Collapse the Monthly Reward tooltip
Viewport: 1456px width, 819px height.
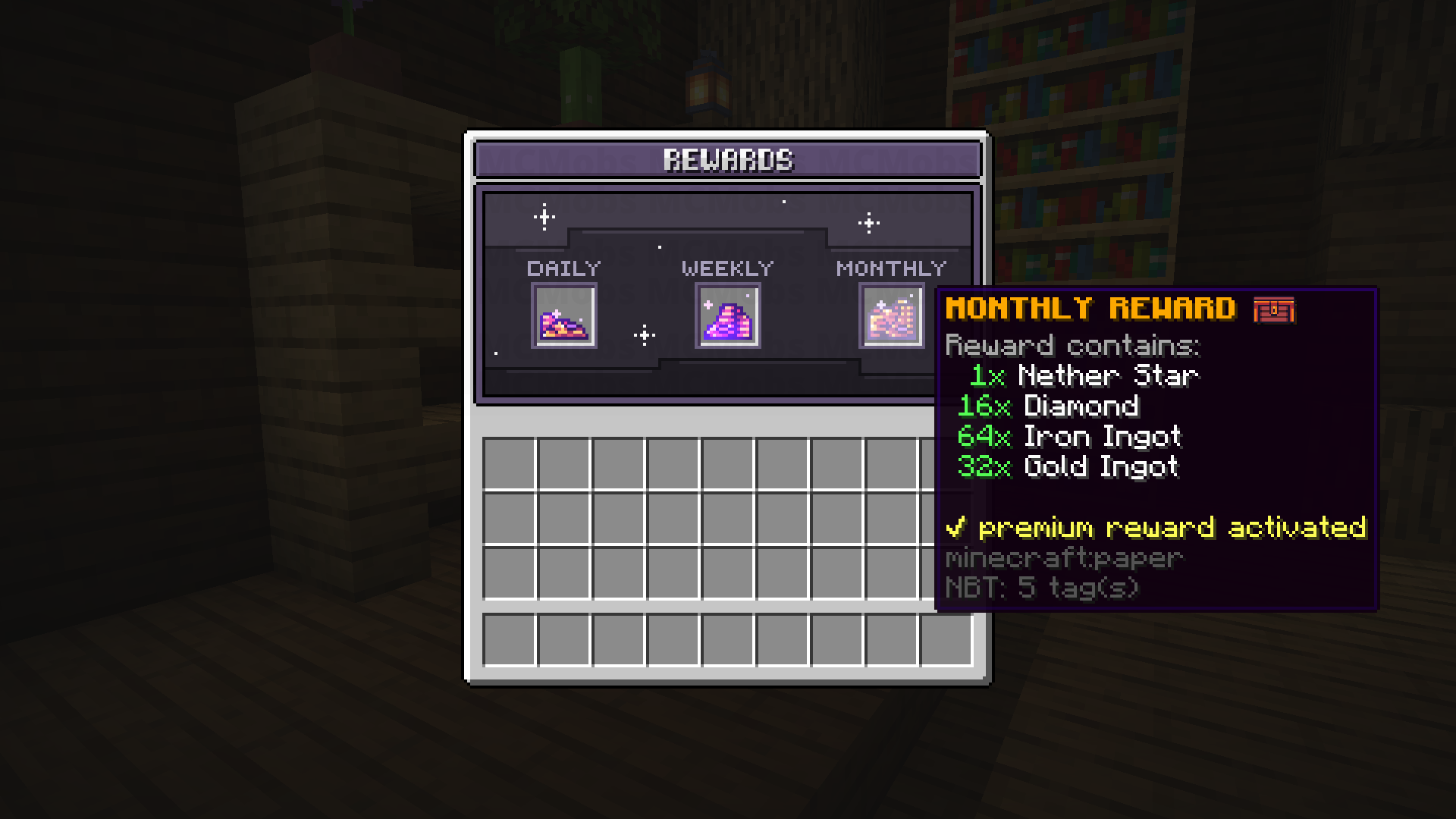[1092, 308]
